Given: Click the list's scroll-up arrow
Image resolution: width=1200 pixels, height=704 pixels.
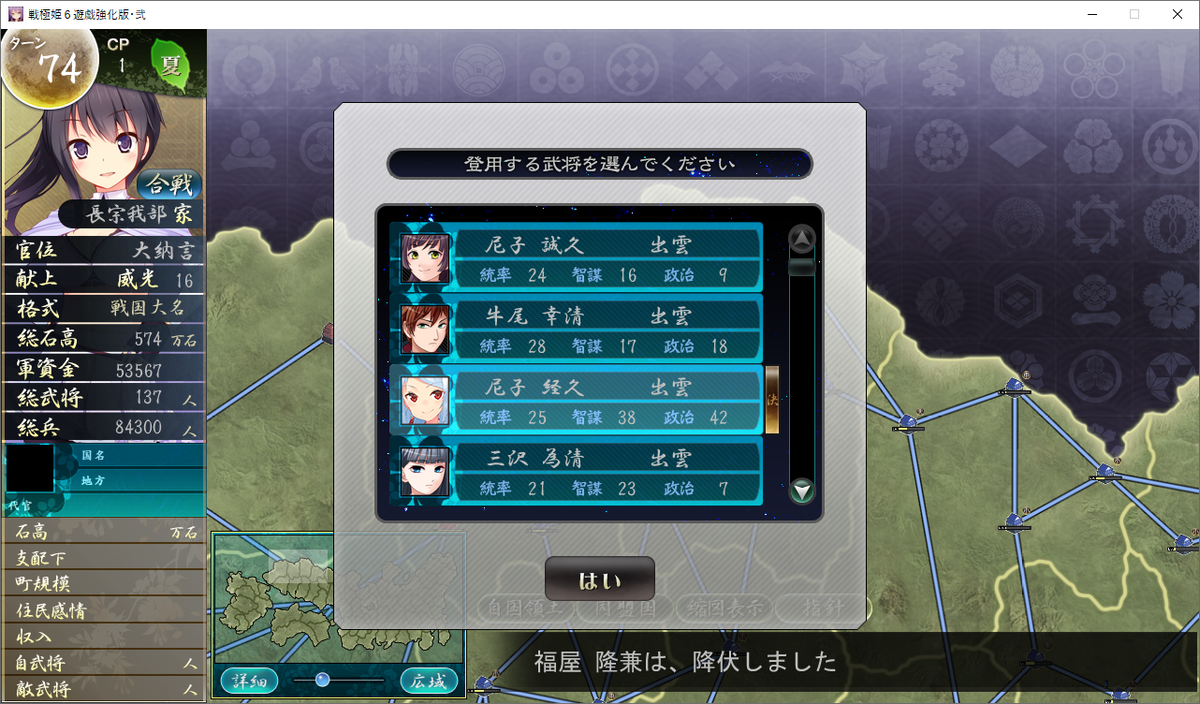Looking at the screenshot, I should tap(802, 240).
